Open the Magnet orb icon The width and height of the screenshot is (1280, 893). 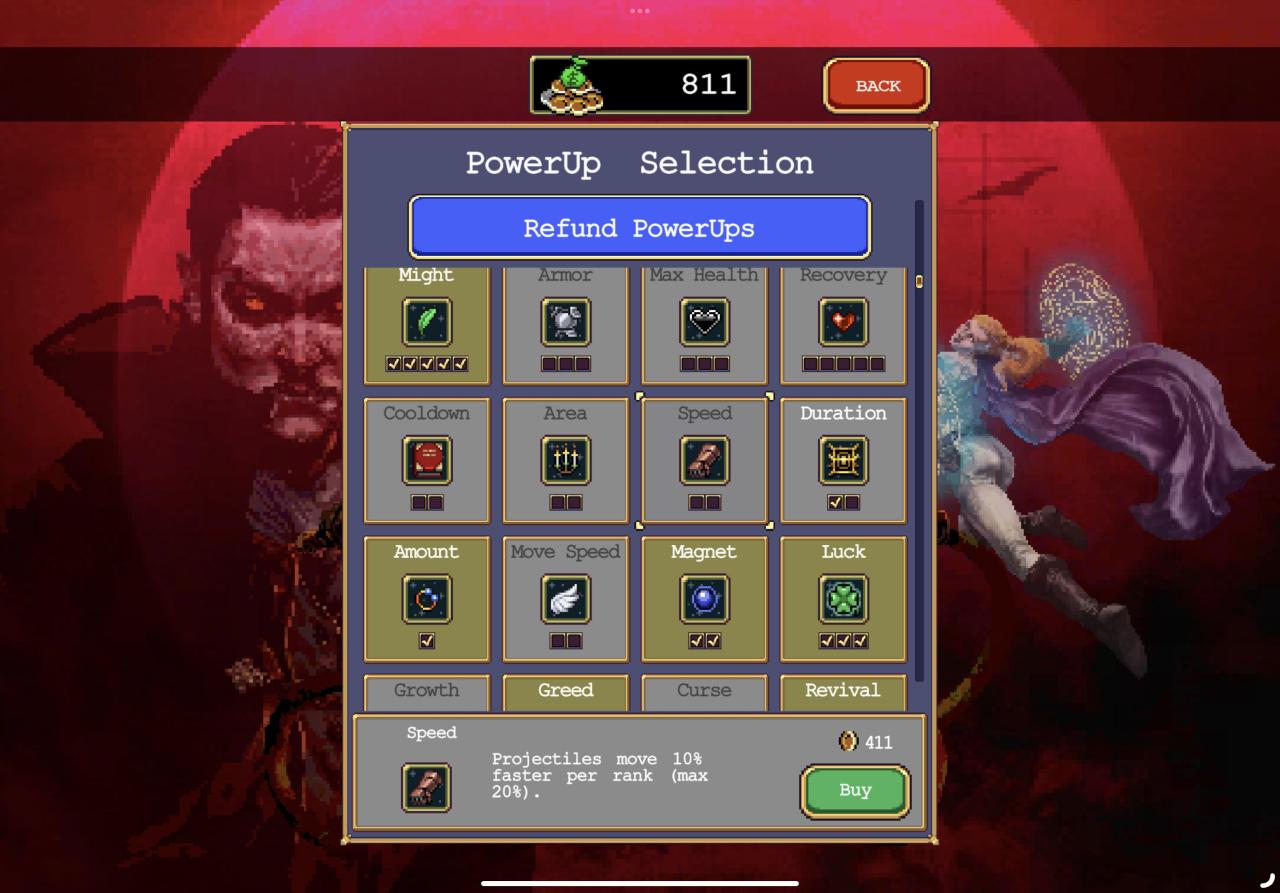click(704, 599)
